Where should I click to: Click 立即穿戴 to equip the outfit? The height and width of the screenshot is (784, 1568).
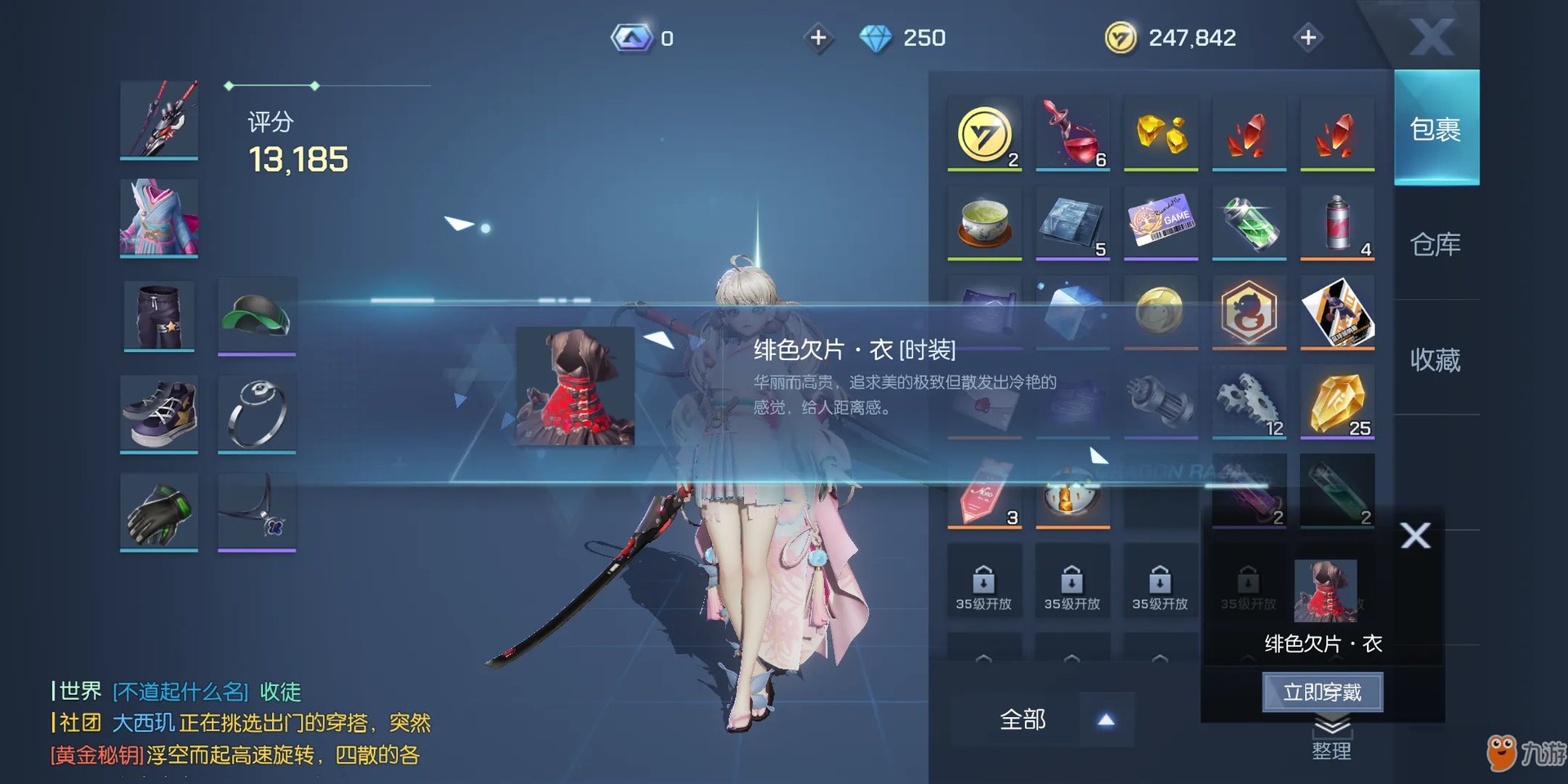(1323, 690)
